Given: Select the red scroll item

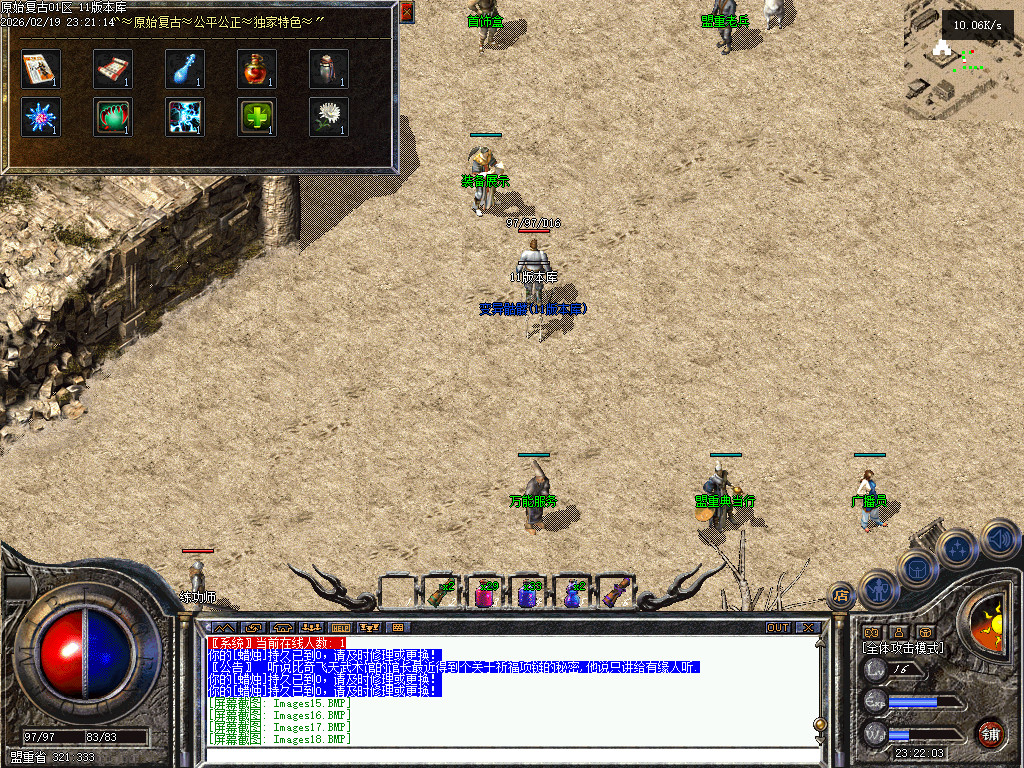Looking at the screenshot, I should (x=113, y=68).
